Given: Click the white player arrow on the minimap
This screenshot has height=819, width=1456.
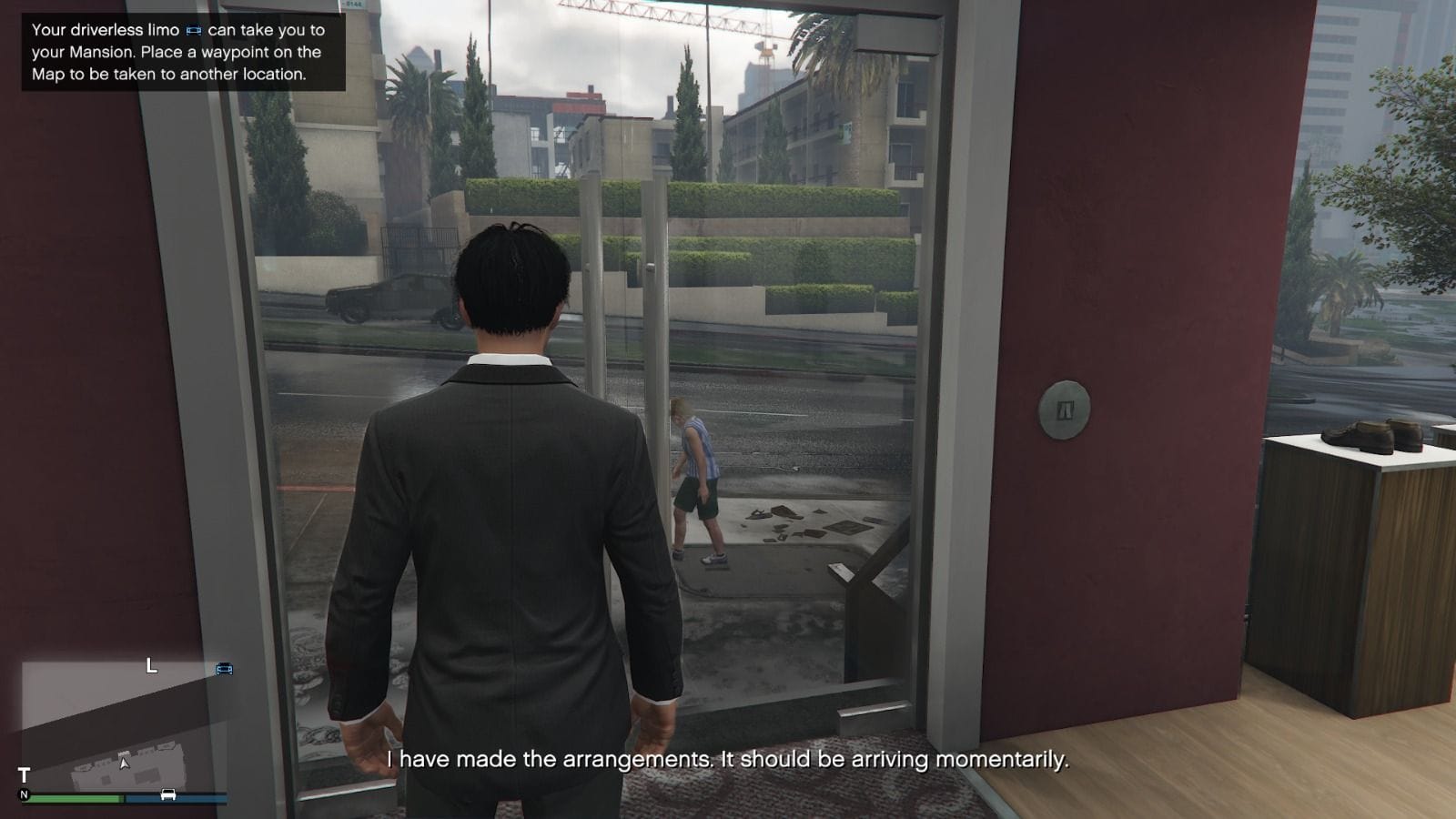Looking at the screenshot, I should click(x=125, y=763).
